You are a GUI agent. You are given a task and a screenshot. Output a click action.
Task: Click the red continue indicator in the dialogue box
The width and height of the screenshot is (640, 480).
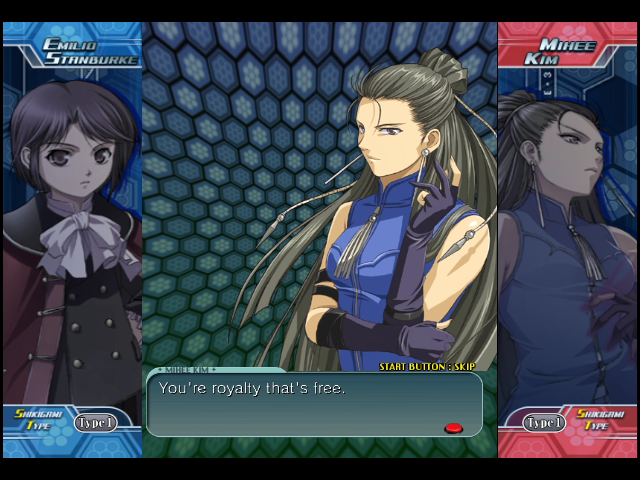coord(453,428)
